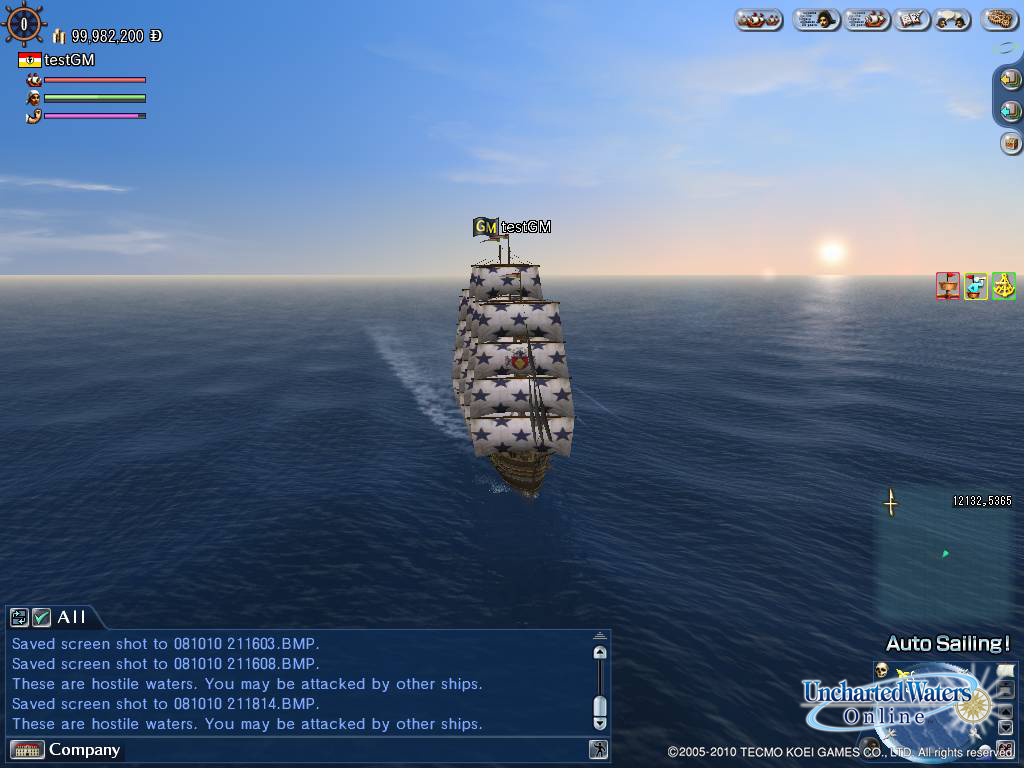This screenshot has width=1024, height=768.
Task: Open the character info menu with captain portrait
Action: point(816,19)
